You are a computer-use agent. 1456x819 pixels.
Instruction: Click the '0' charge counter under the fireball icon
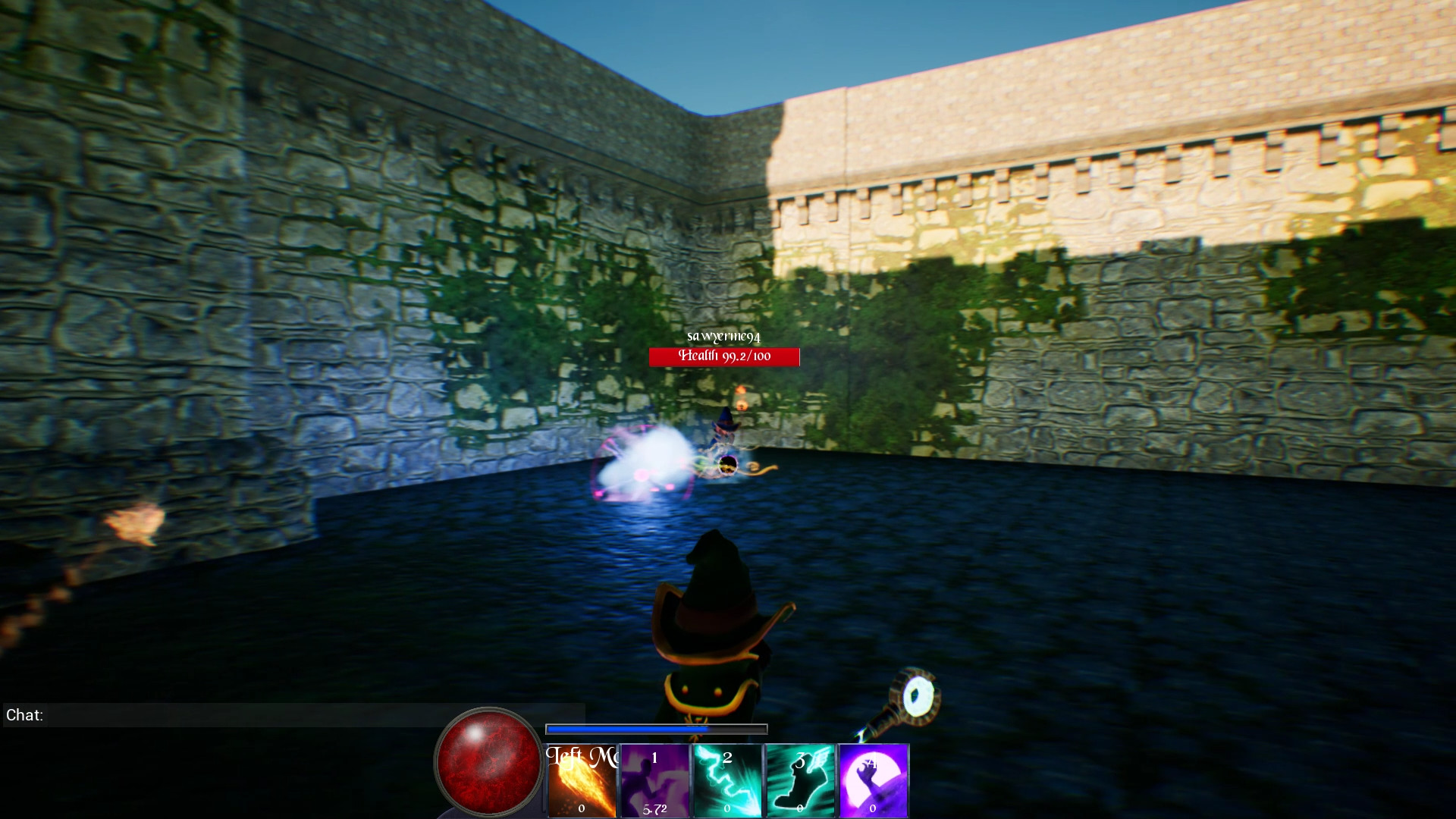[x=581, y=809]
